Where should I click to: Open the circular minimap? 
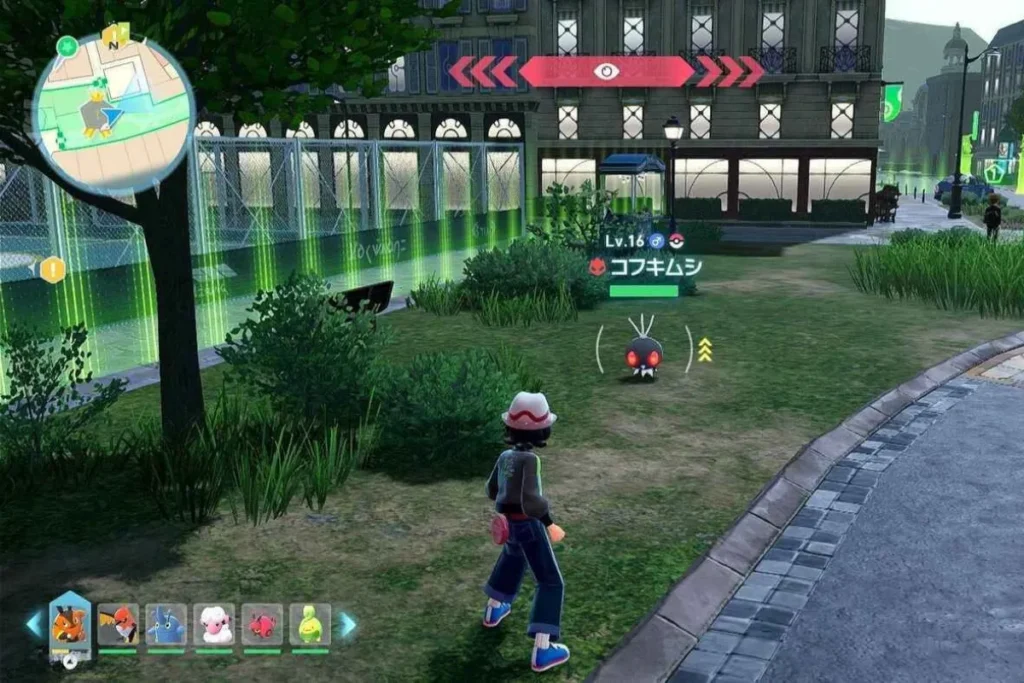(112, 112)
